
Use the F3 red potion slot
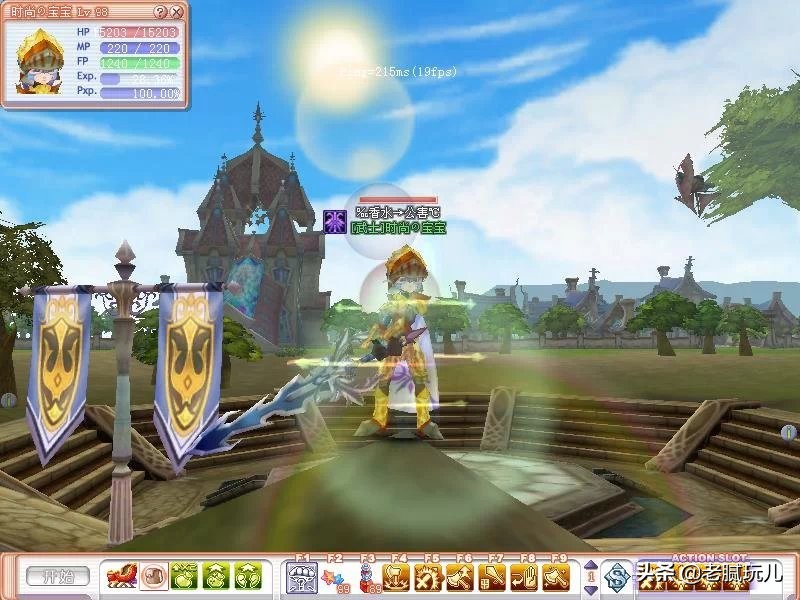(x=366, y=576)
